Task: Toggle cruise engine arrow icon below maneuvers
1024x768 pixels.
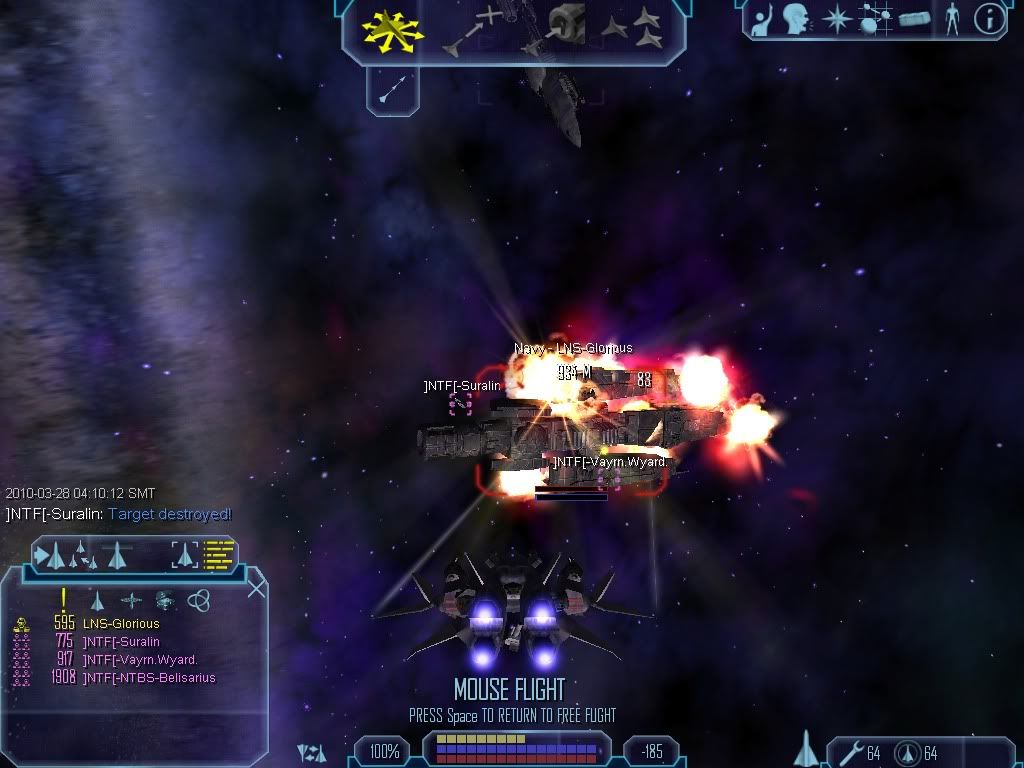Action: 392,90
